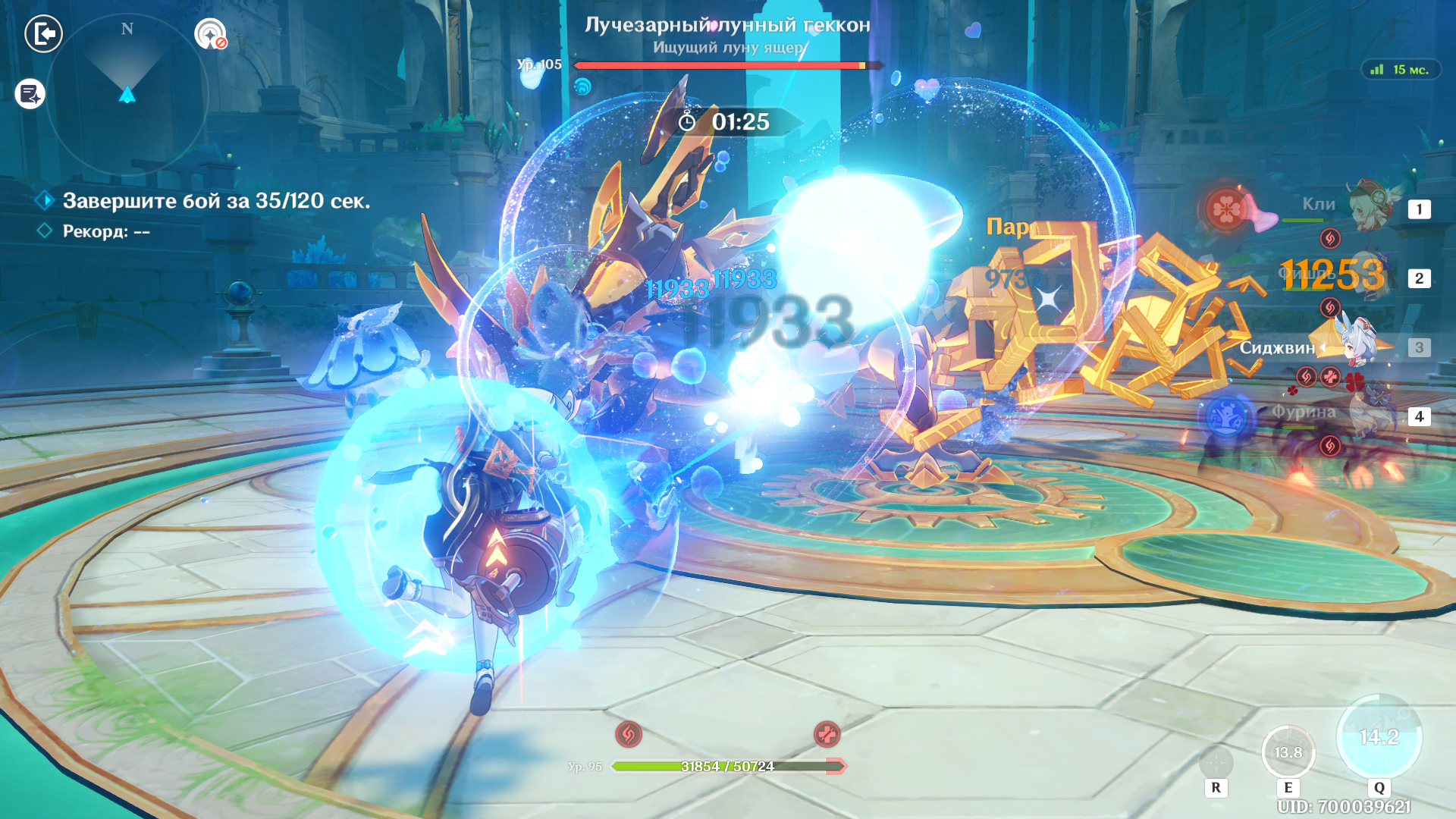Click the signal icon beside the minimap
Screen dimensions: 1456x819
point(210,34)
